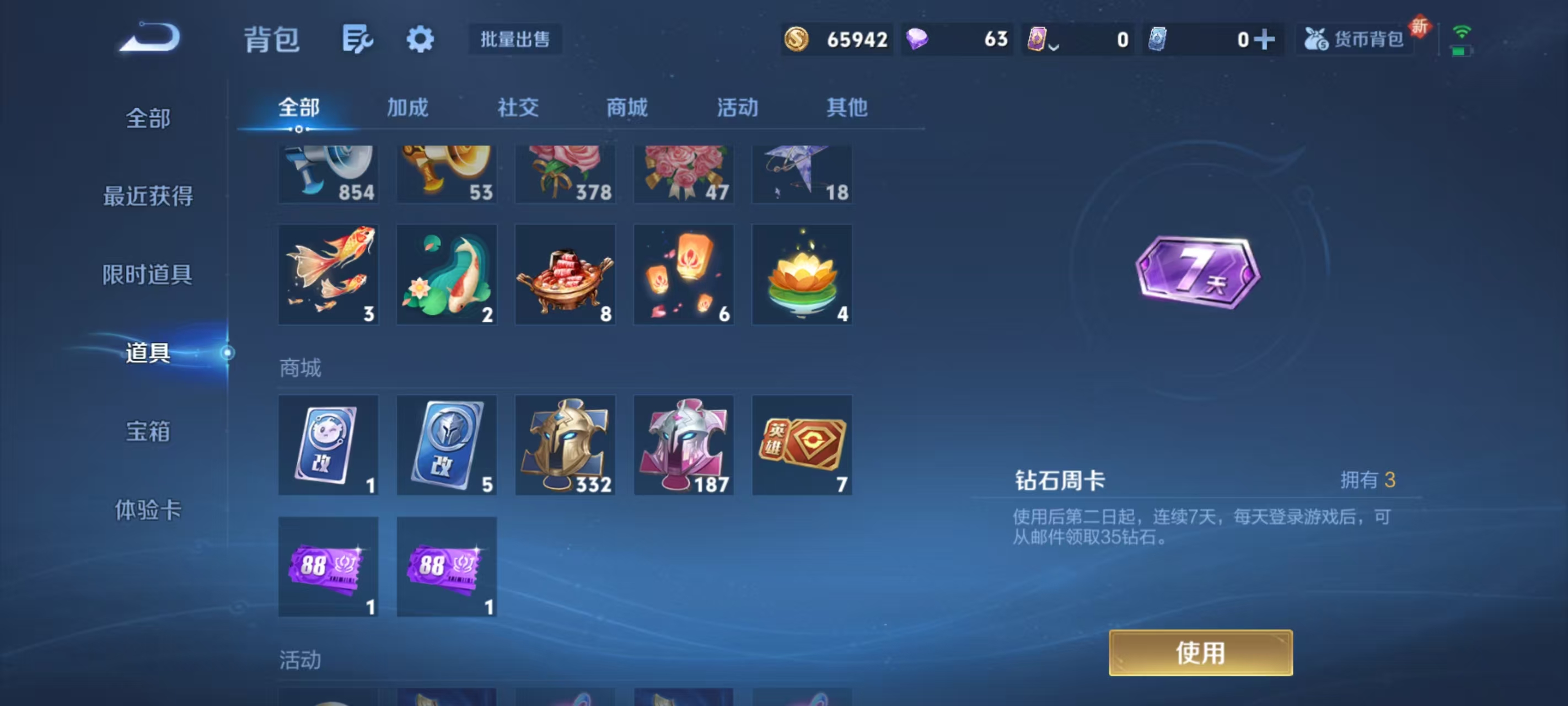Click the sort/edit icon beside 背包

pyautogui.click(x=357, y=39)
